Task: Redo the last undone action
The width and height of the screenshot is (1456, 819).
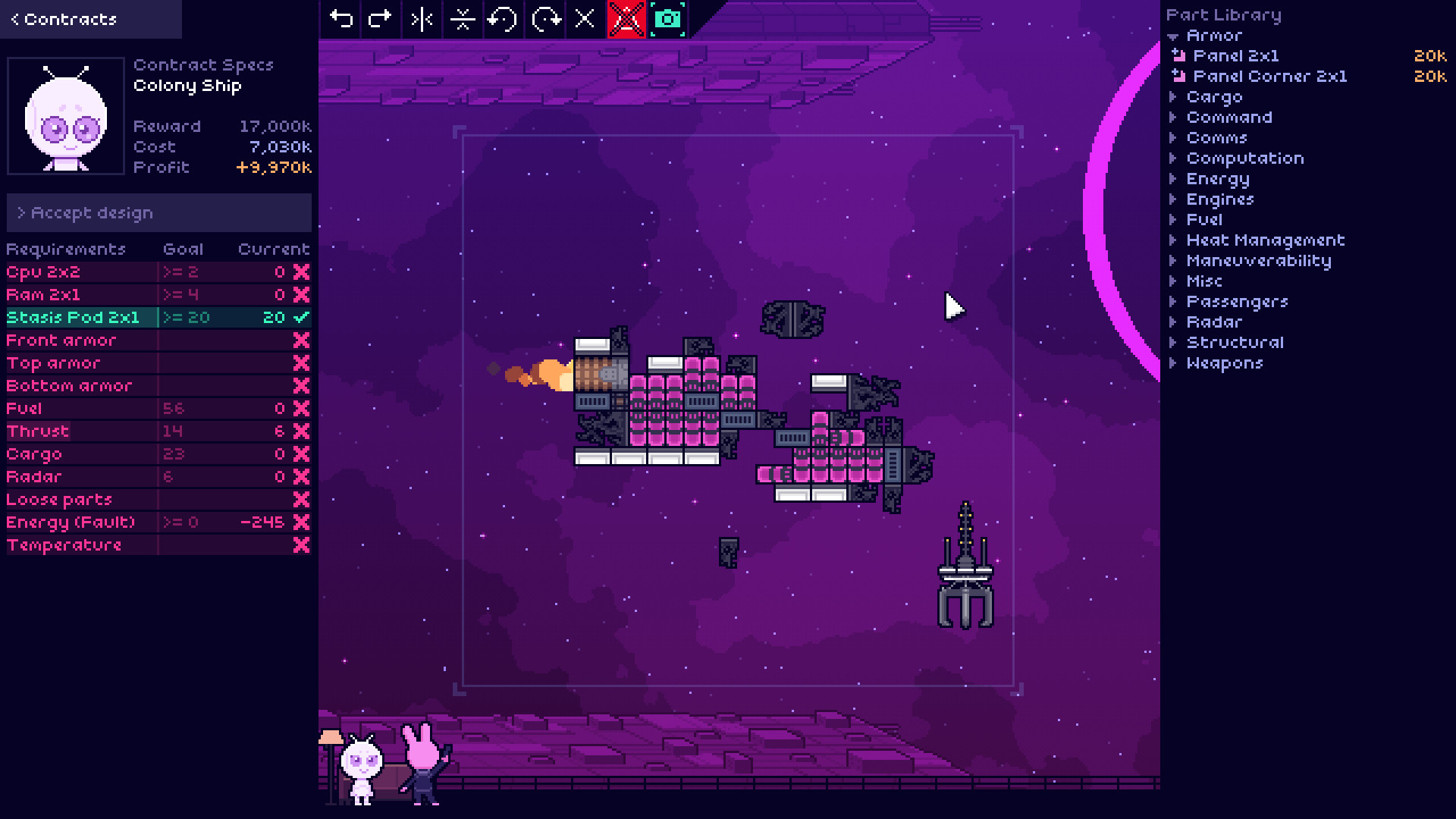Action: tap(380, 19)
